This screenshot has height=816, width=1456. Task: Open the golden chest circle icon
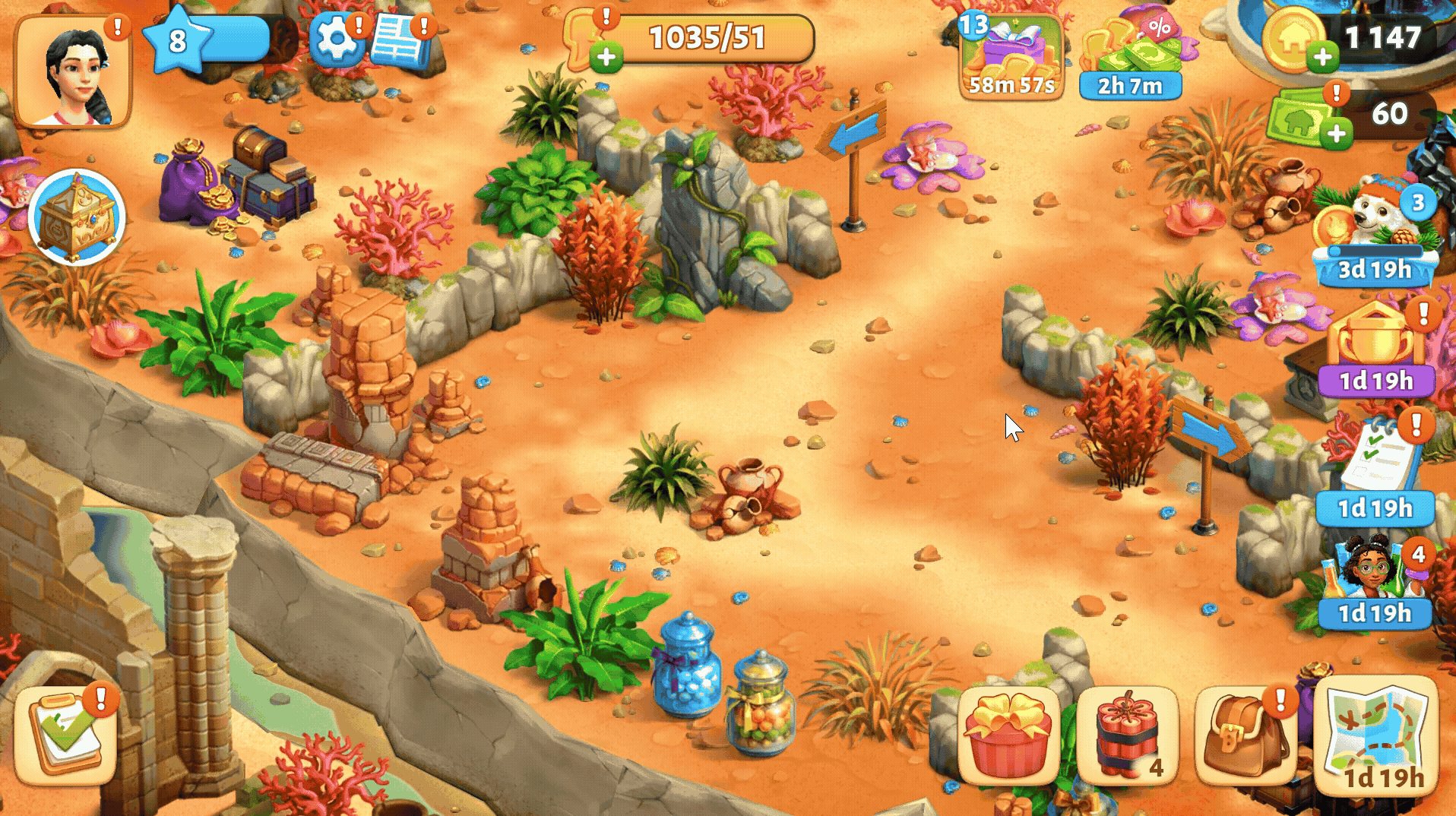tap(76, 217)
